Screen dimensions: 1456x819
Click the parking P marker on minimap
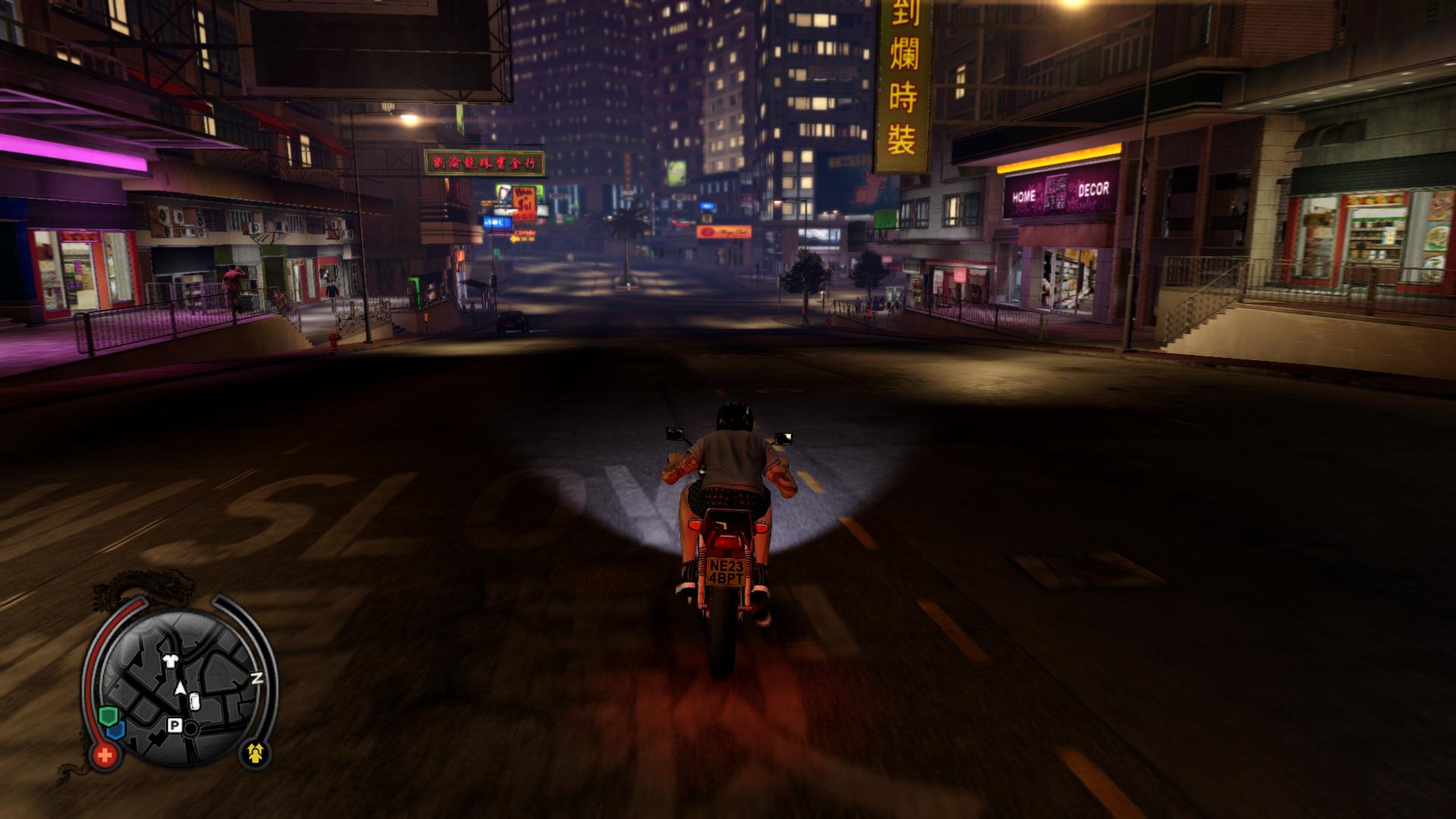[174, 726]
